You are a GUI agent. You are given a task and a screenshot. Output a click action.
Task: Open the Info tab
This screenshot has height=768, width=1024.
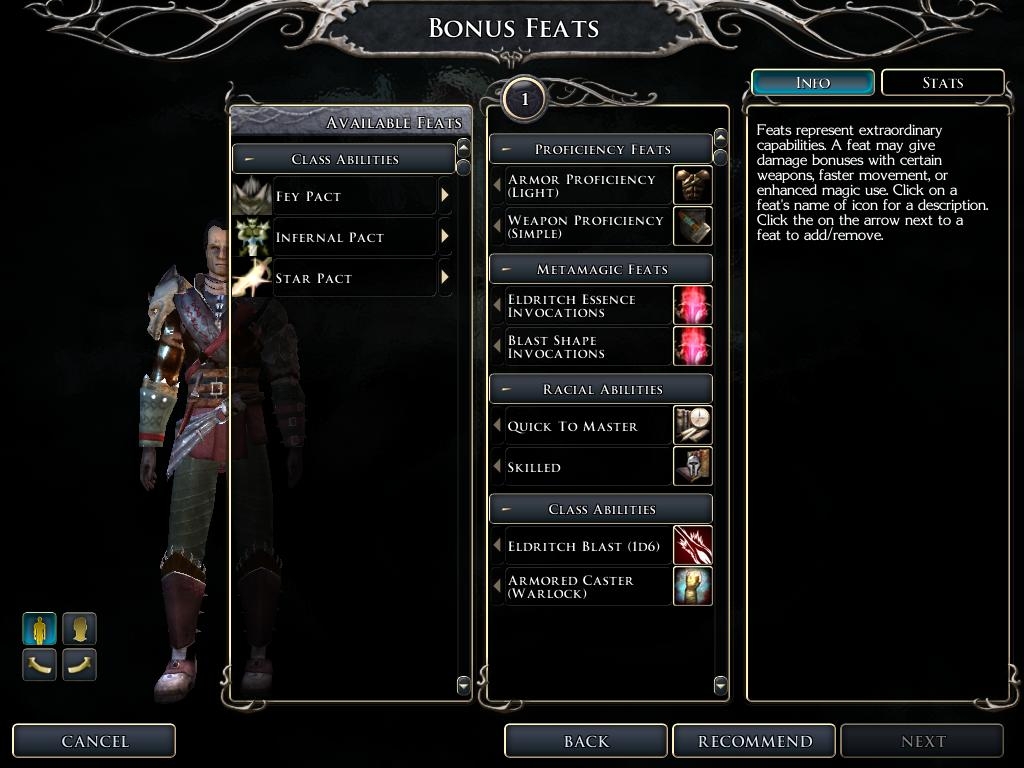(812, 82)
